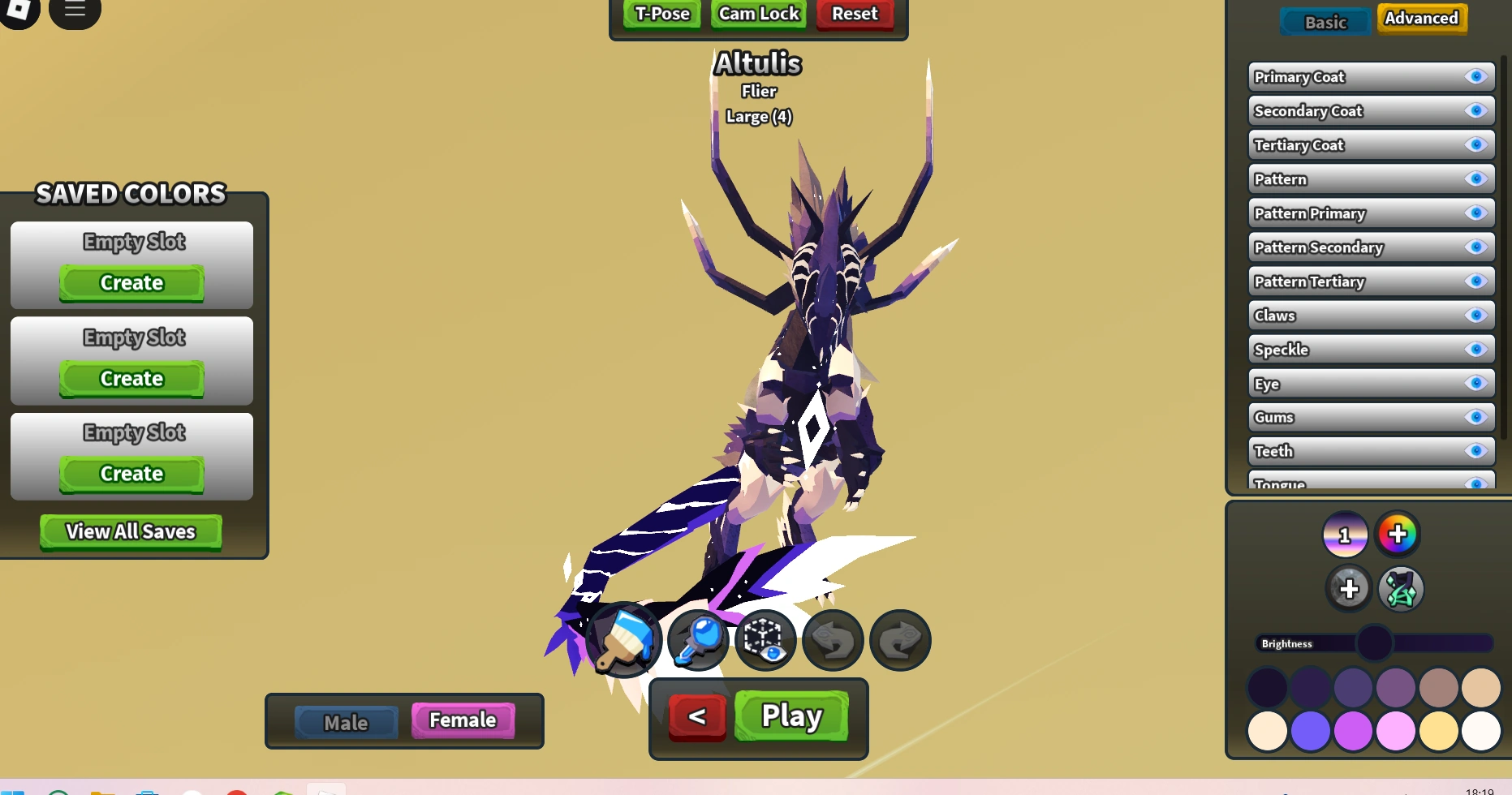Click the undo arrow icon

pos(832,640)
